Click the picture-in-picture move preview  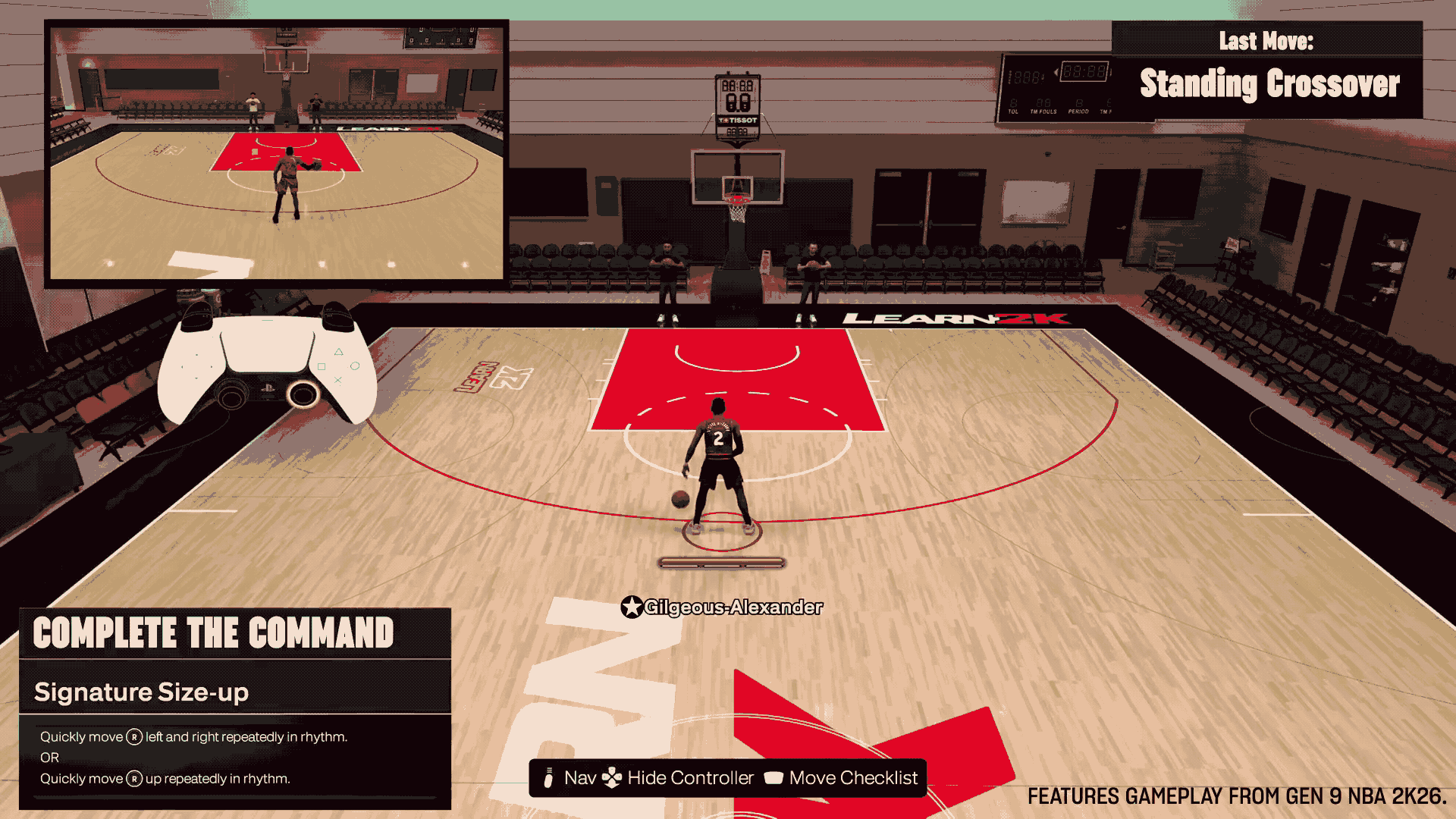coord(277,152)
